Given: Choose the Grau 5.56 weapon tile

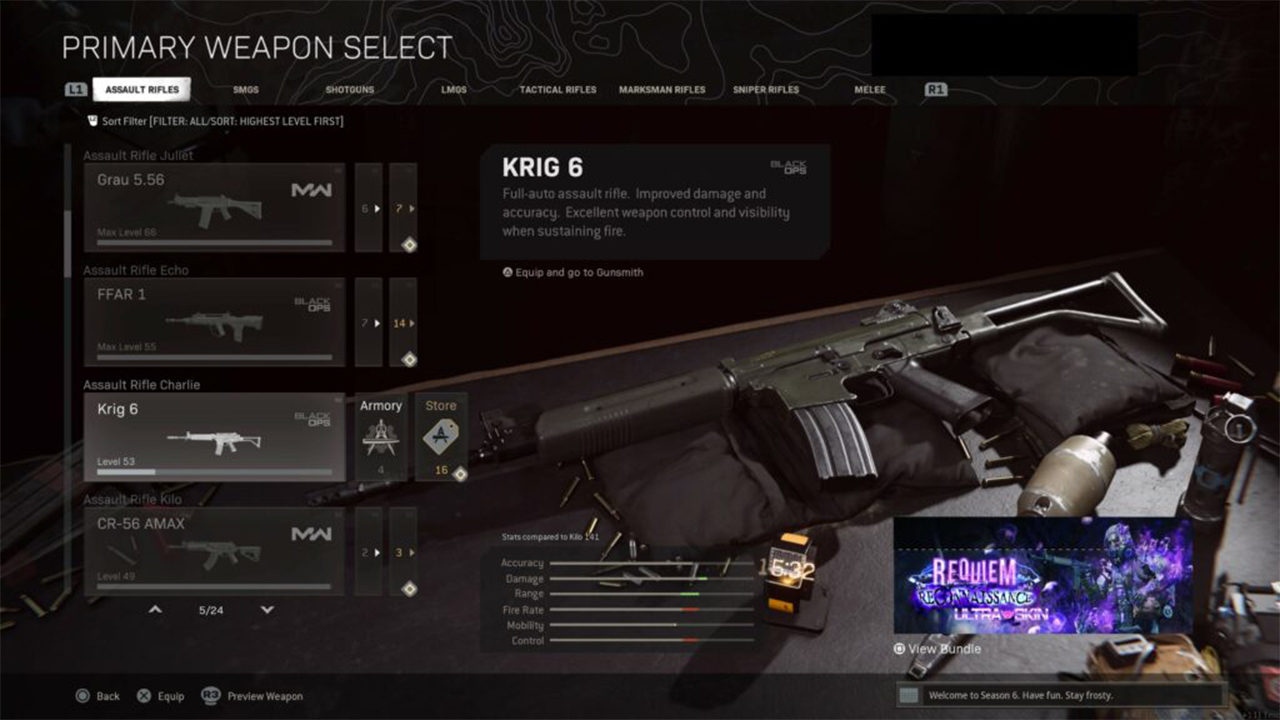Looking at the screenshot, I should click(214, 207).
